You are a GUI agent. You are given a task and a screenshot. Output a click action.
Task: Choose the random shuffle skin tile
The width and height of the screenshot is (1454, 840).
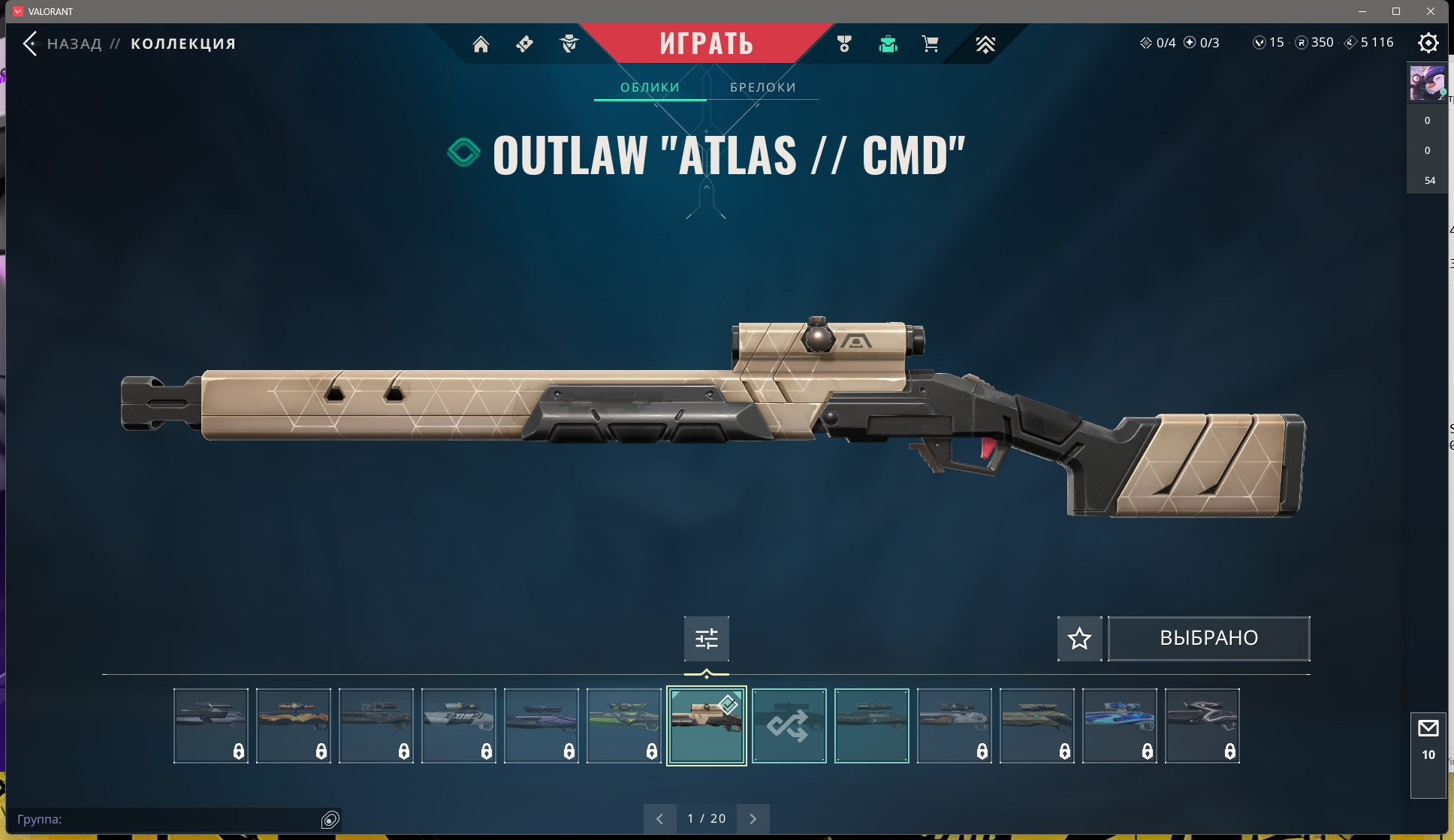pyautogui.click(x=789, y=726)
